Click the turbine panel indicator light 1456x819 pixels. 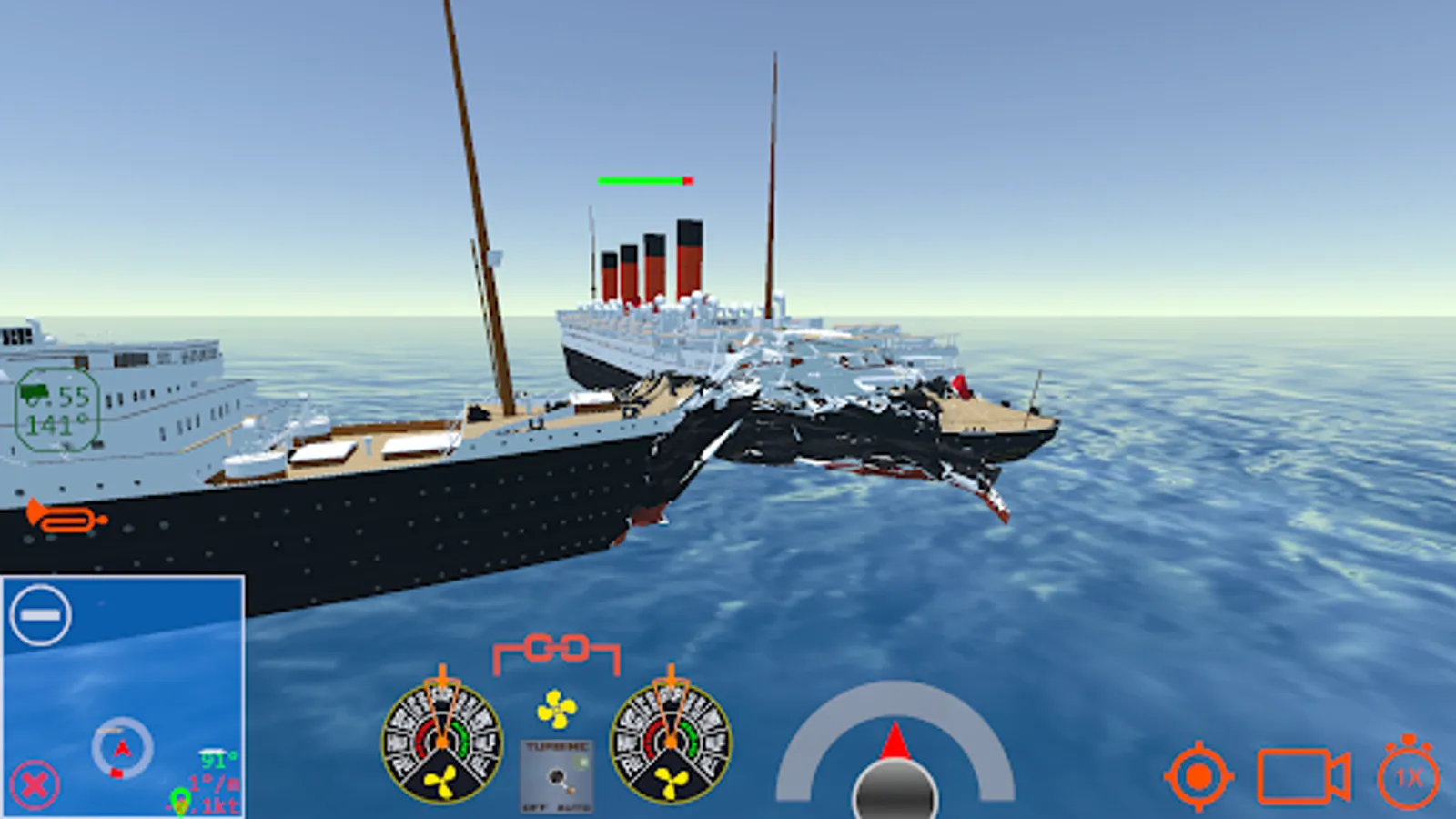(x=581, y=761)
